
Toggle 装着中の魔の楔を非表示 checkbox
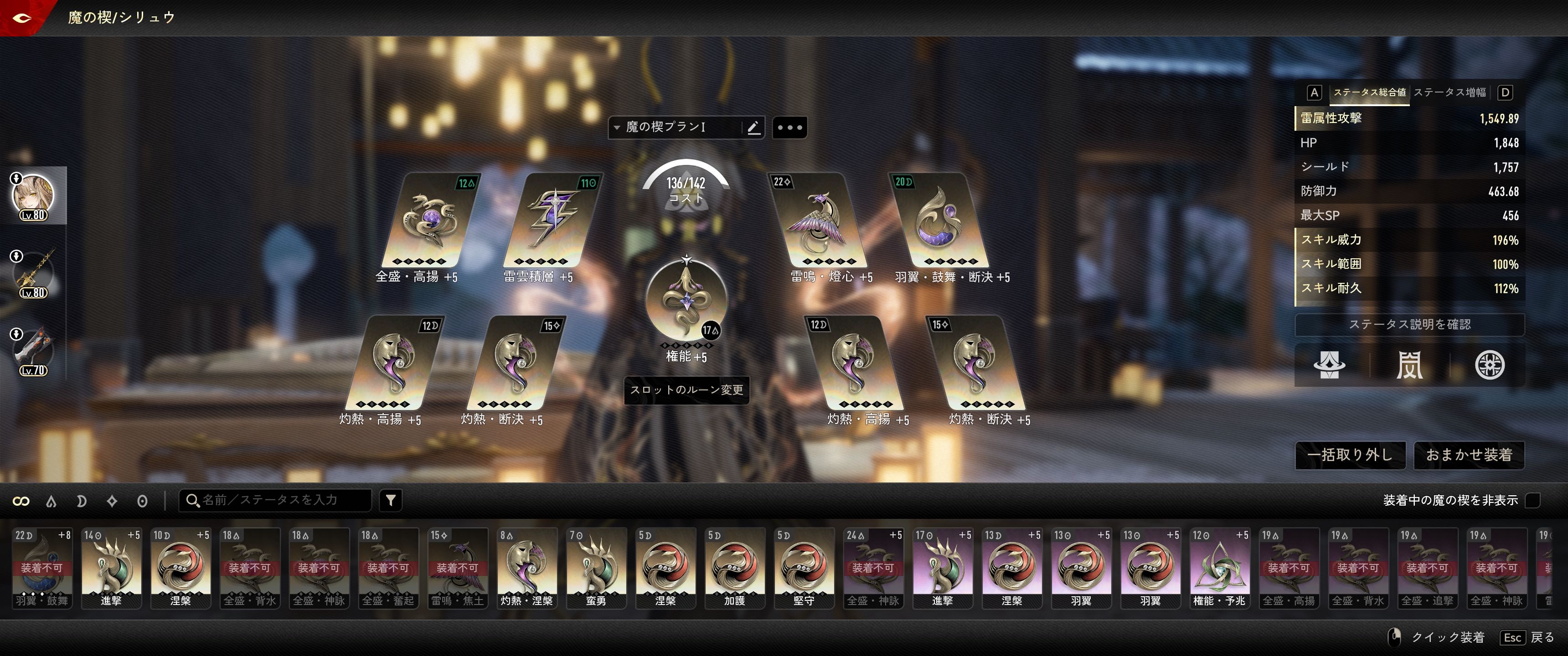point(1533,500)
